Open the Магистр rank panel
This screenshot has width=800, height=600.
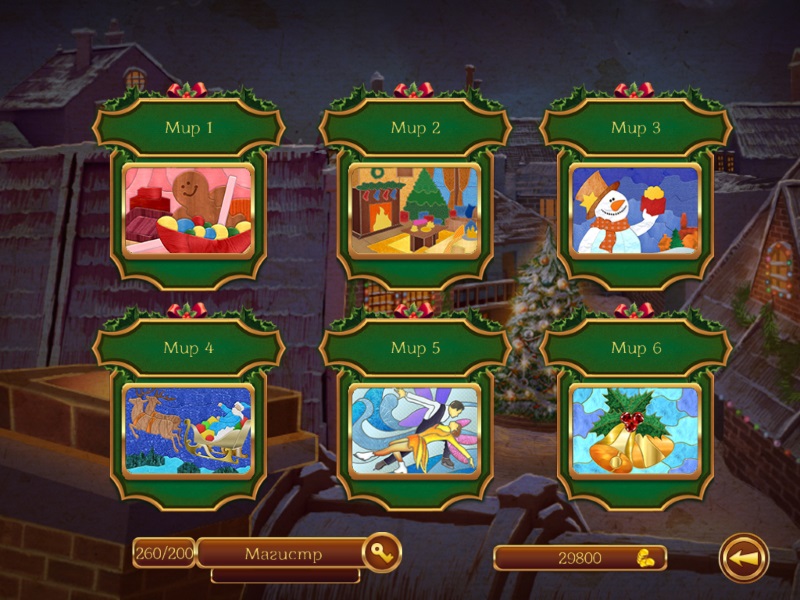(282, 553)
